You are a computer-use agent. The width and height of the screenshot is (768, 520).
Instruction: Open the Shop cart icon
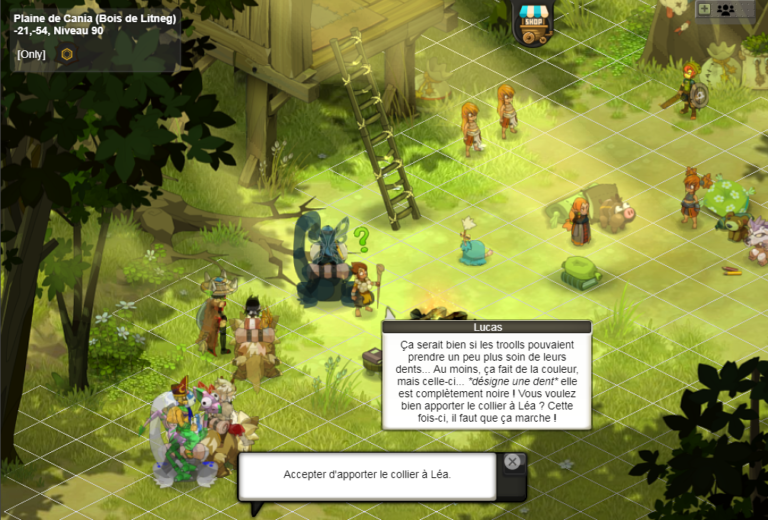[533, 23]
